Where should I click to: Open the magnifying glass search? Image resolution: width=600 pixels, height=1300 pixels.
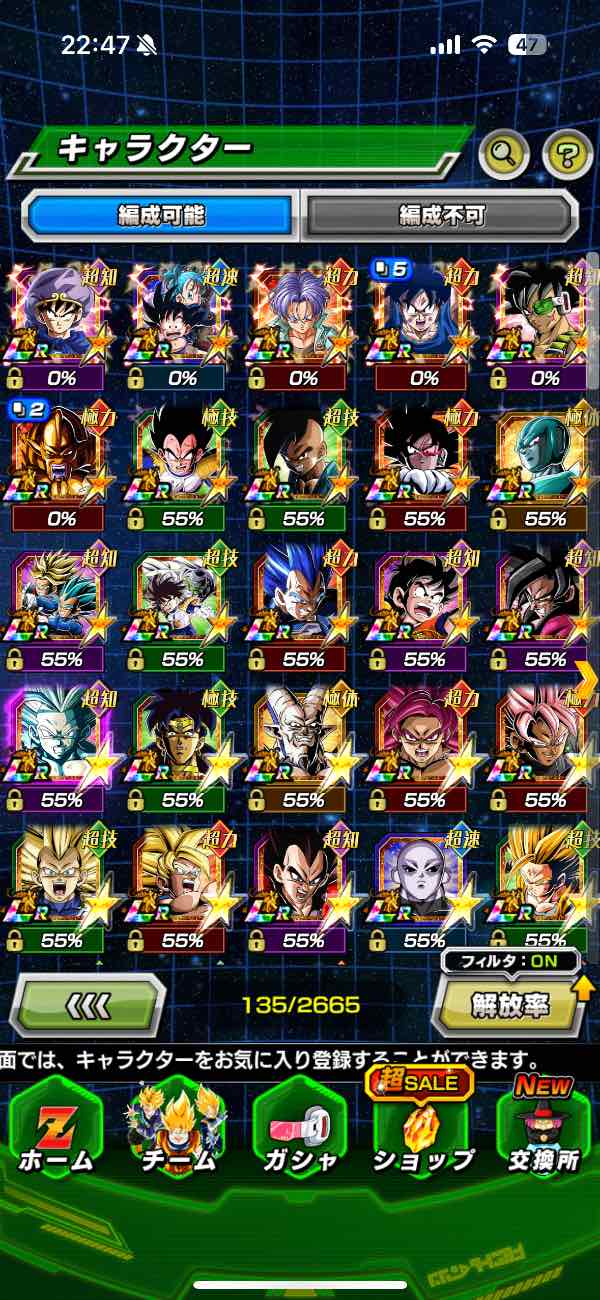[x=504, y=153]
